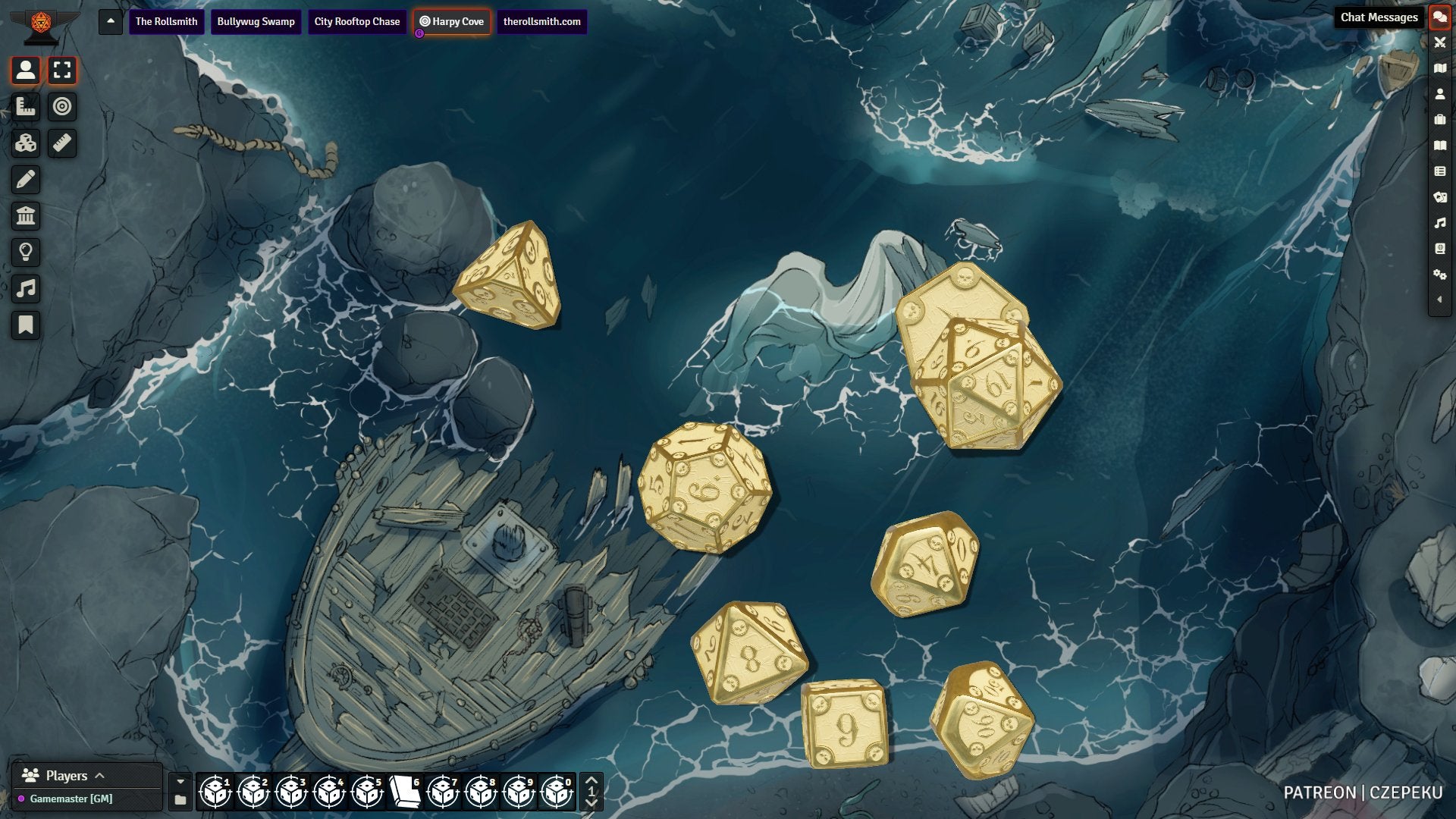
Task: Collapse the scene navigation bar
Action: pos(111,21)
